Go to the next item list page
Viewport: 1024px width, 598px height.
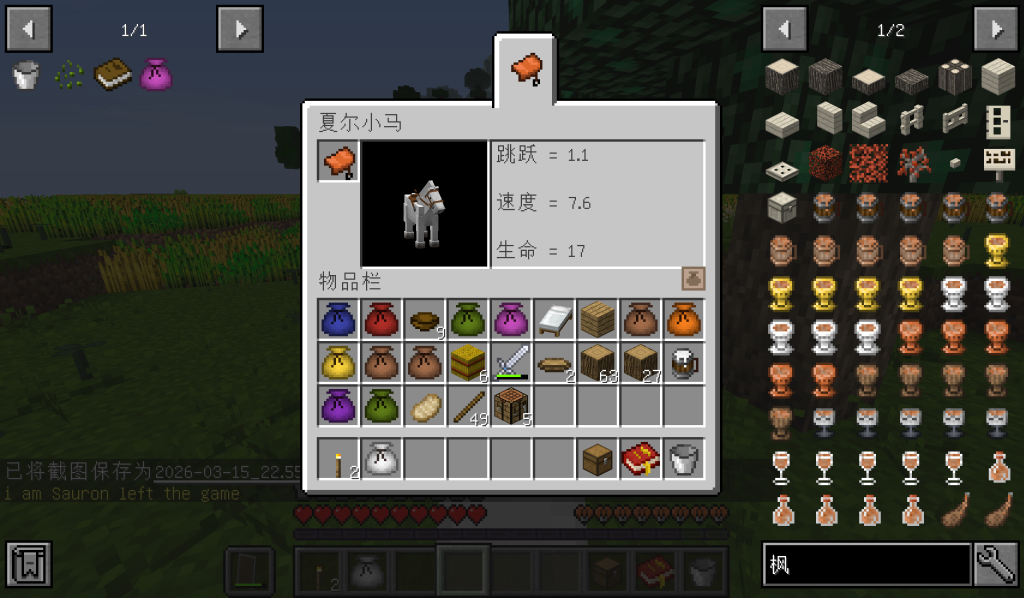(x=996, y=29)
